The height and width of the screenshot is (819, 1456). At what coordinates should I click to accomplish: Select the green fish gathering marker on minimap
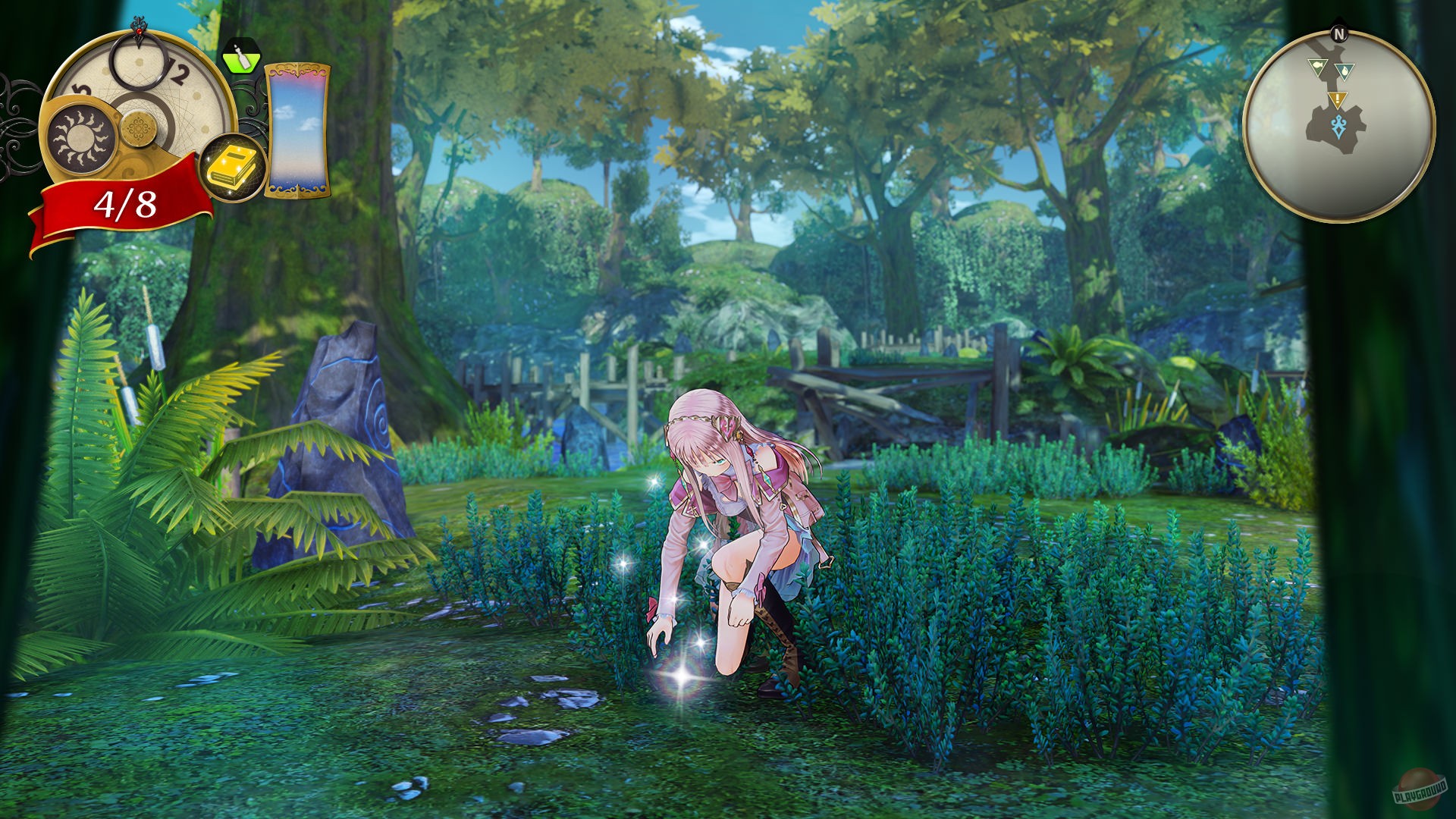1318,65
